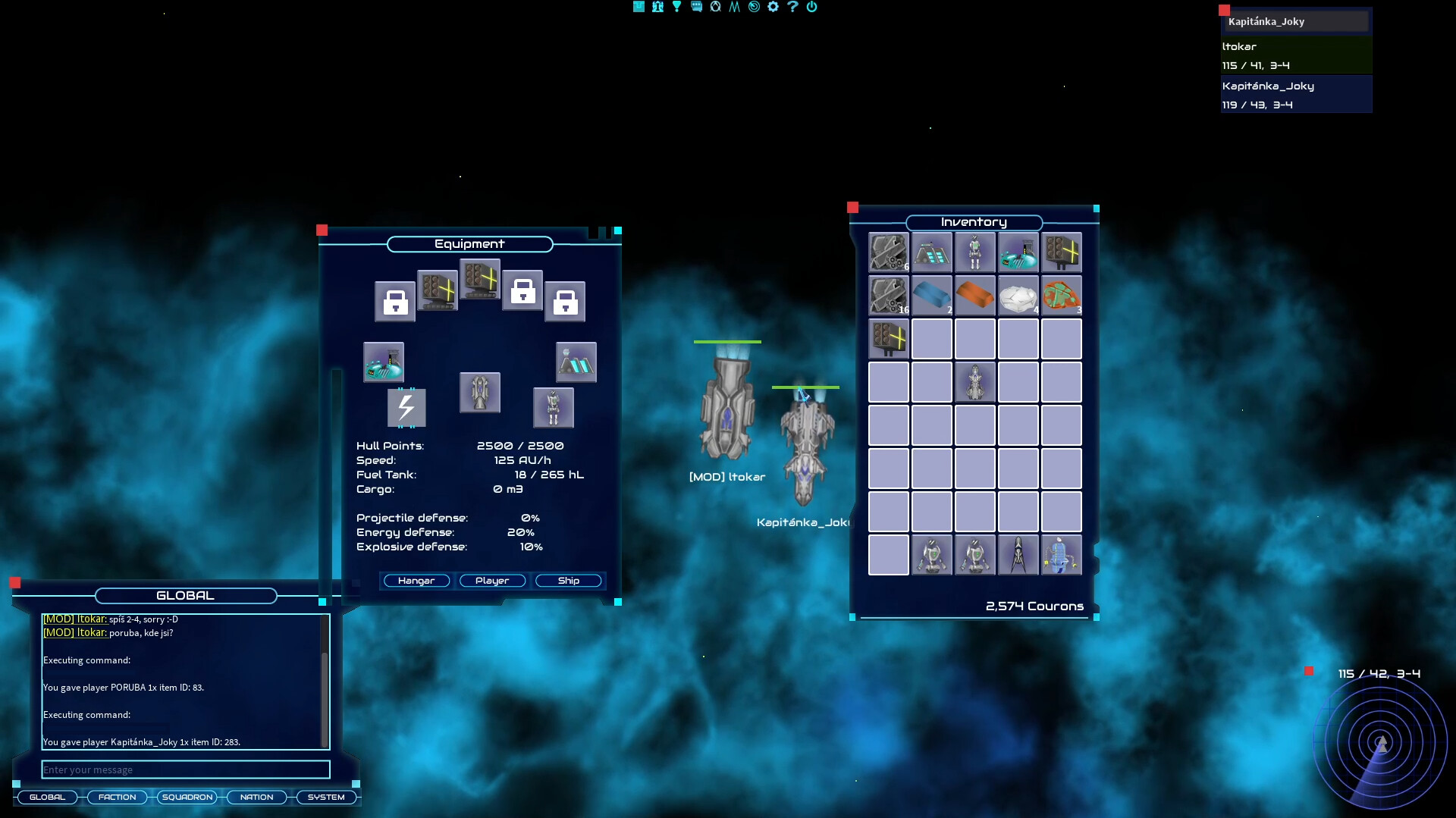Image resolution: width=1456 pixels, height=818 pixels.
Task: Click the engine slot below Equipment header
Action: click(x=479, y=393)
